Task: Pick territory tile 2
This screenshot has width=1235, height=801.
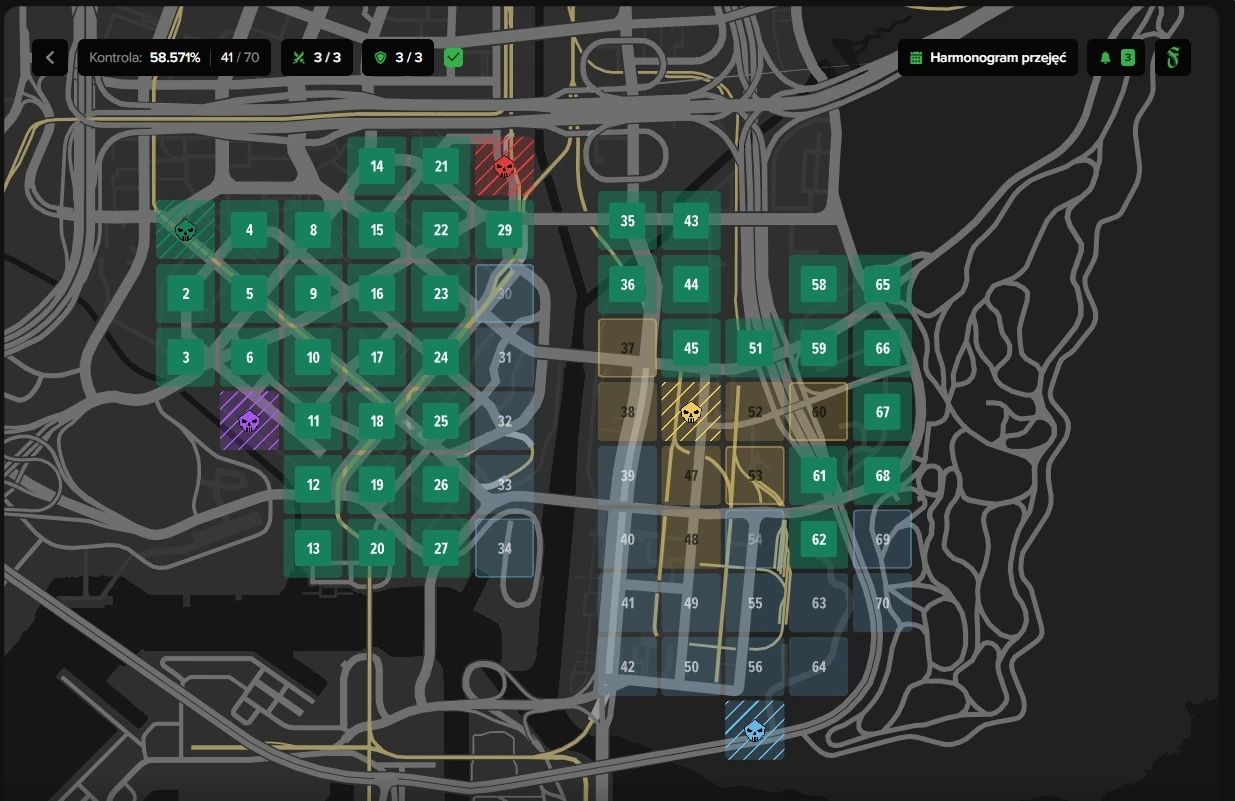Action: [x=185, y=294]
